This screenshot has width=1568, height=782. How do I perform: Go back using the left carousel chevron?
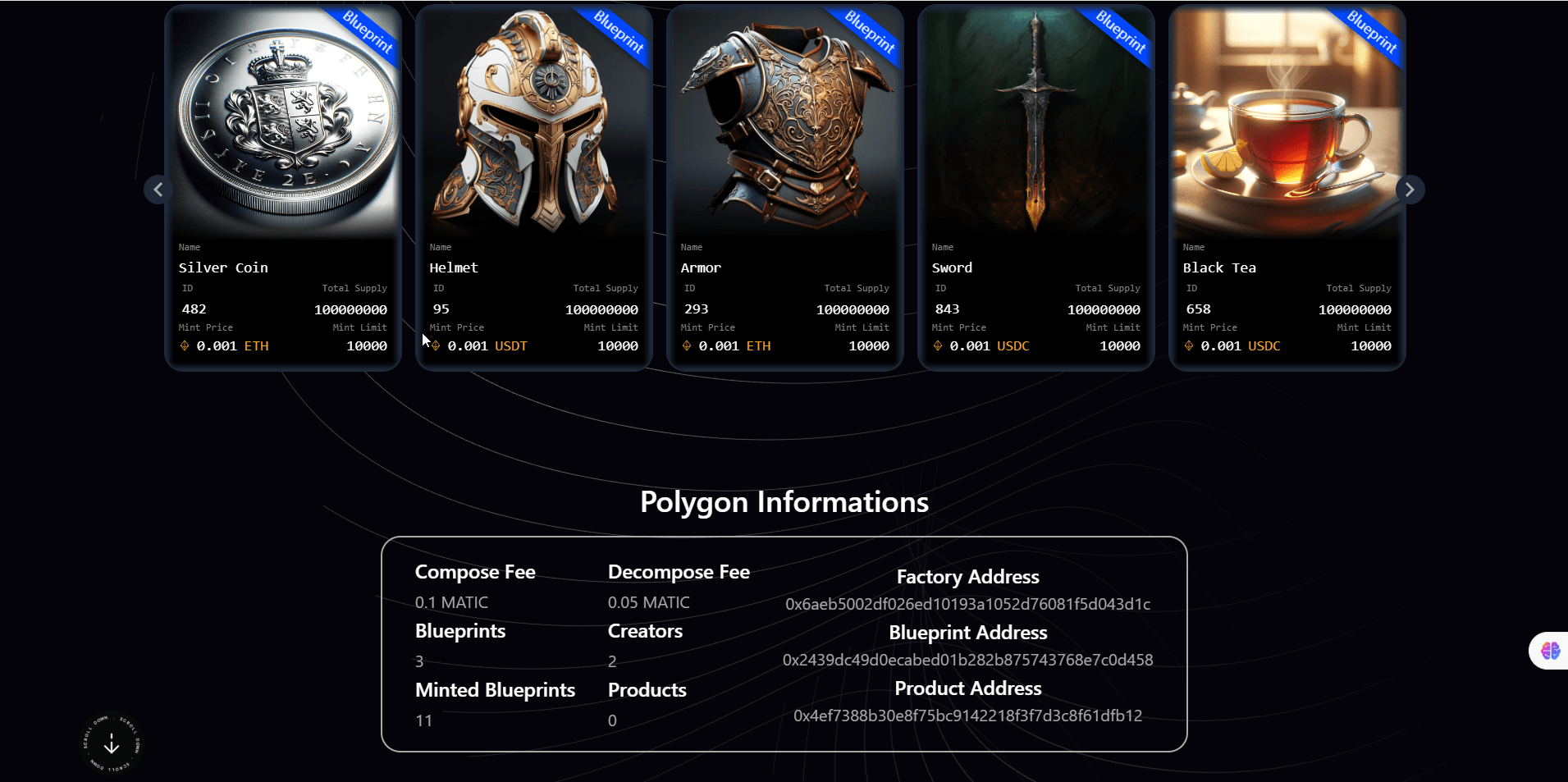tap(158, 189)
